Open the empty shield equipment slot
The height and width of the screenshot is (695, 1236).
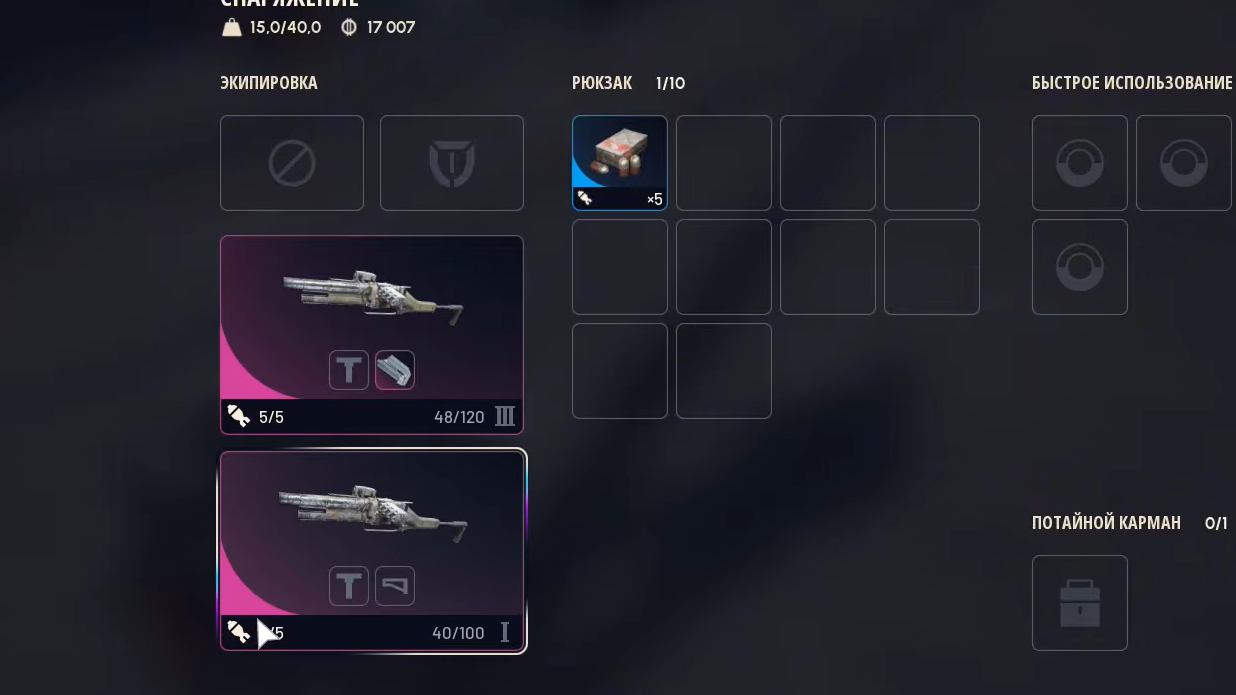(x=451, y=163)
